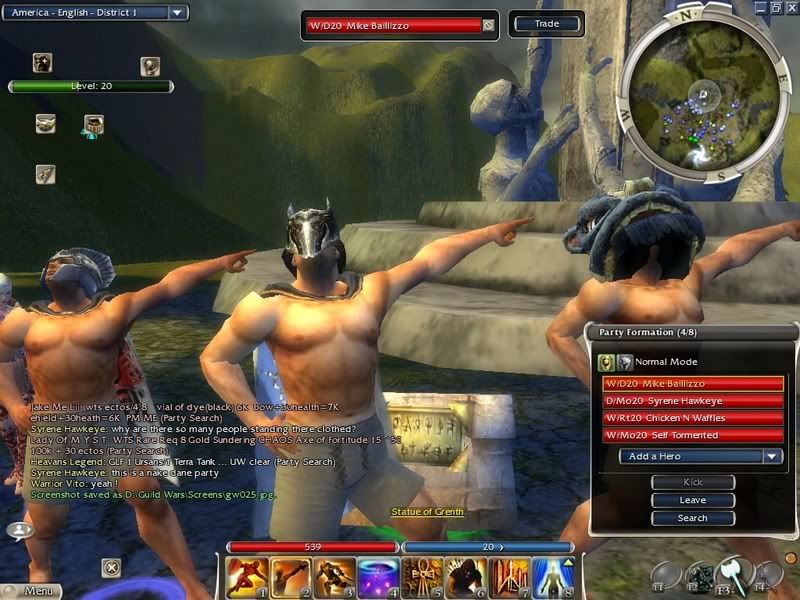This screenshot has width=800, height=600.
Task: Switch to the axe weapon set F3
Action: [735, 573]
